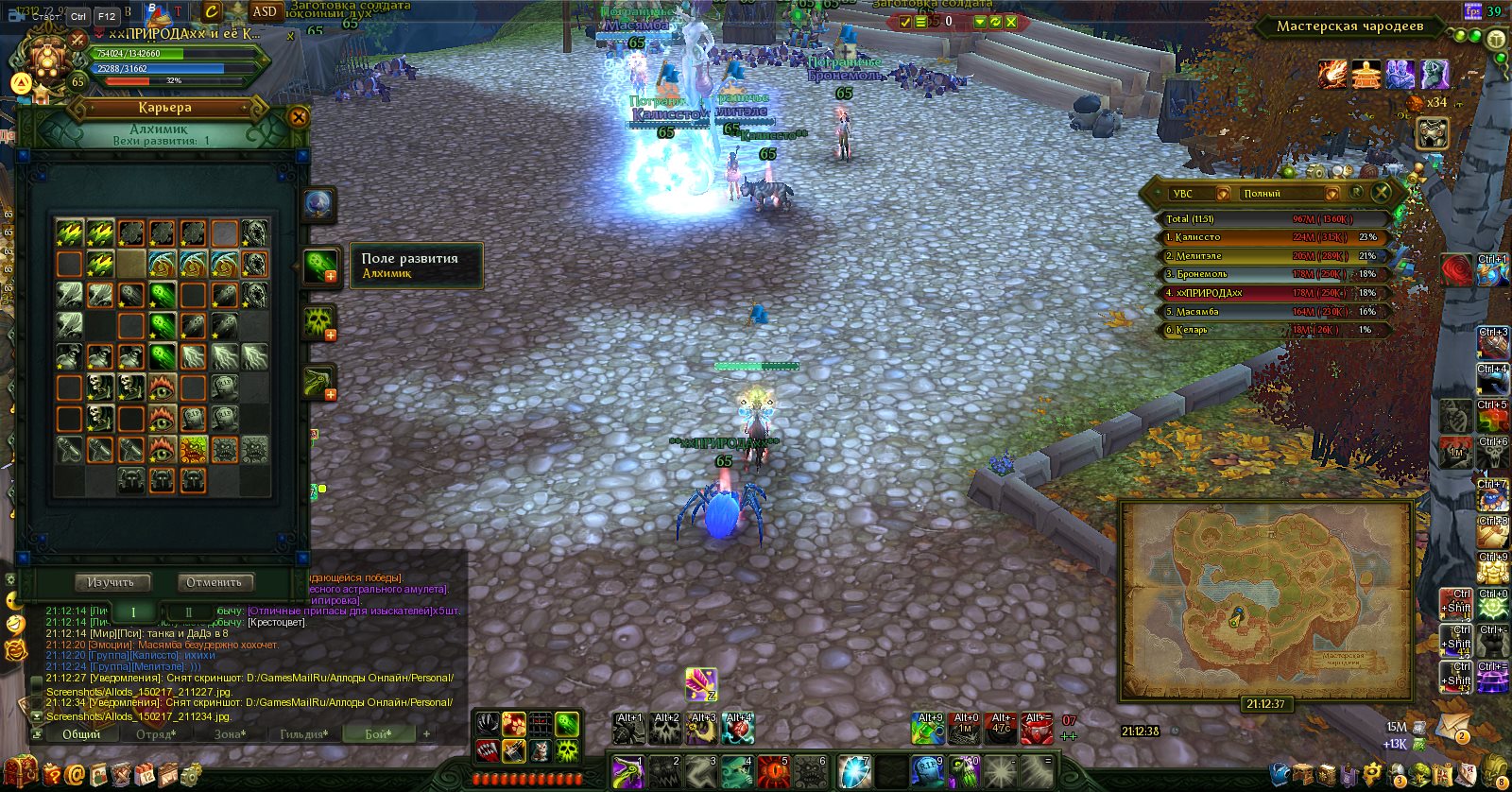Select the Поле развития green flask tab

(319, 266)
